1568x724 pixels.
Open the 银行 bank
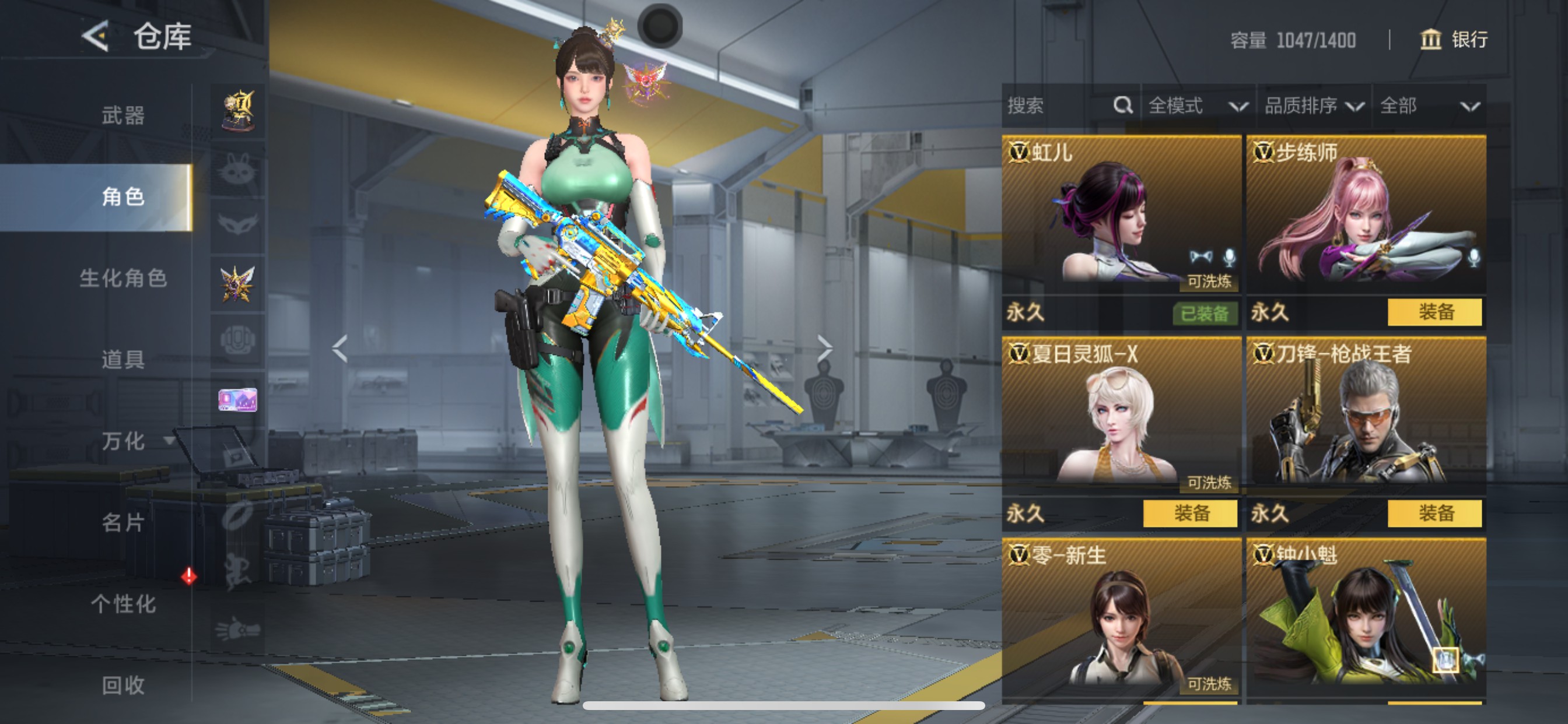pos(1454,40)
